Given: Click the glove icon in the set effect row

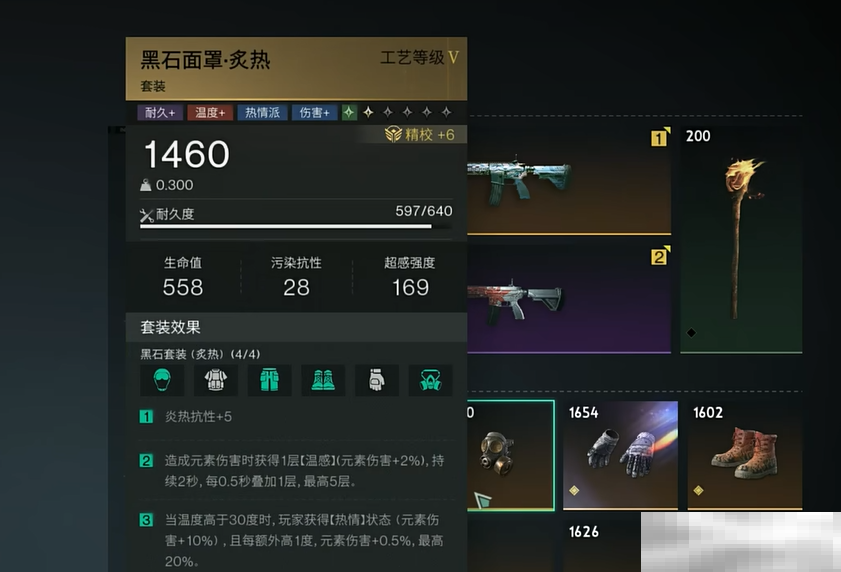Looking at the screenshot, I should coord(377,380).
